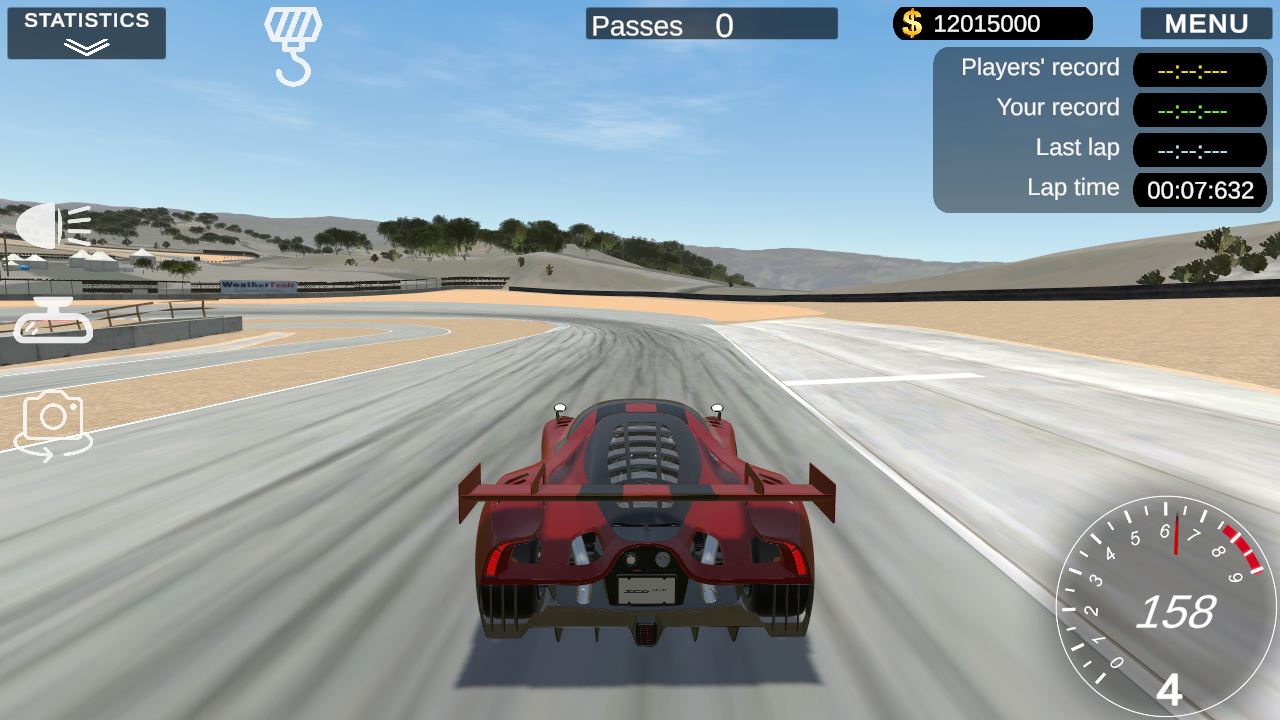Expand the STATISTICS panel
Screen dimensions: 1280x720
[x=86, y=33]
